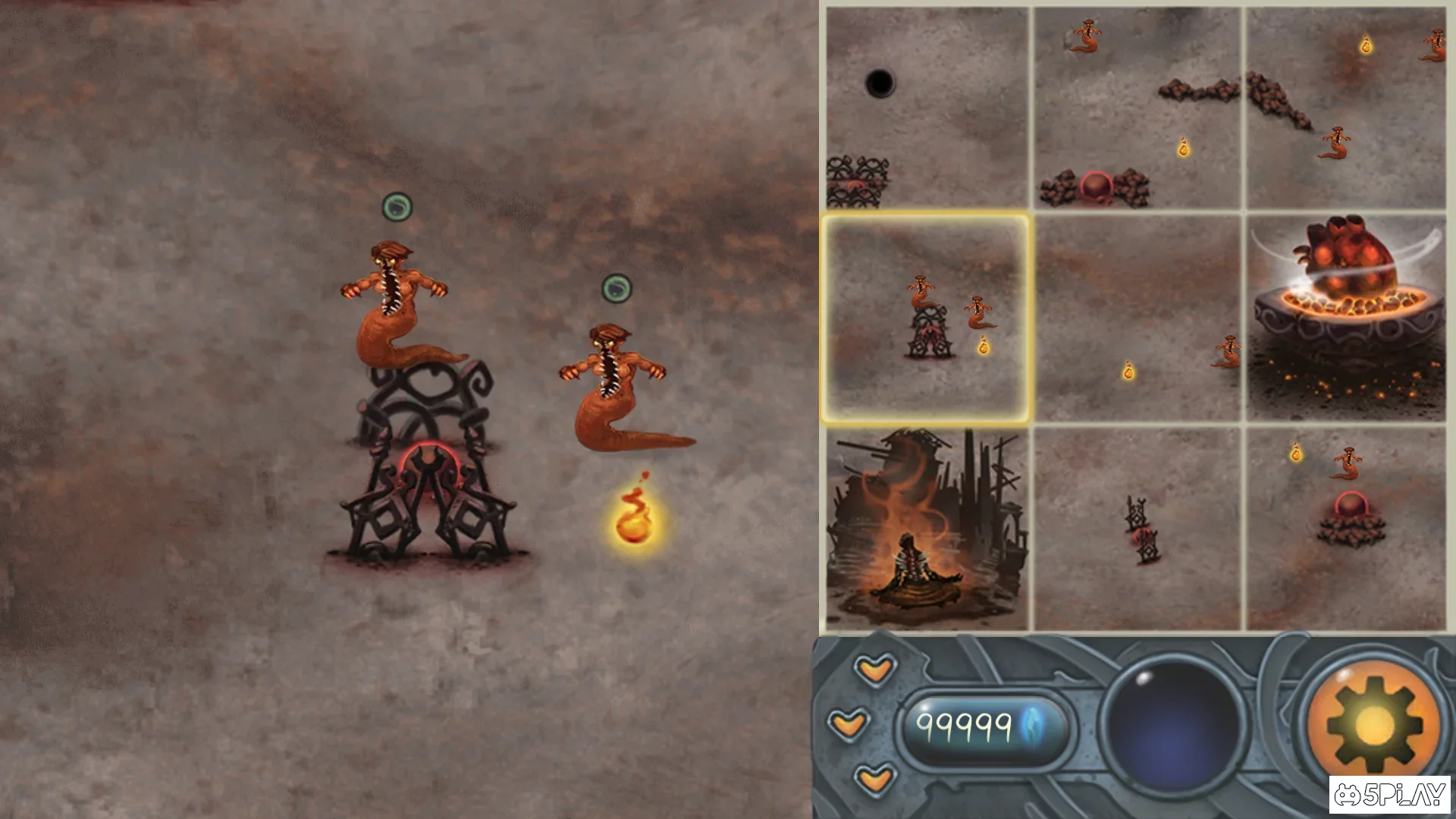Click the dark blue orb in bottom panel
The height and width of the screenshot is (819, 1456).
(x=1173, y=726)
